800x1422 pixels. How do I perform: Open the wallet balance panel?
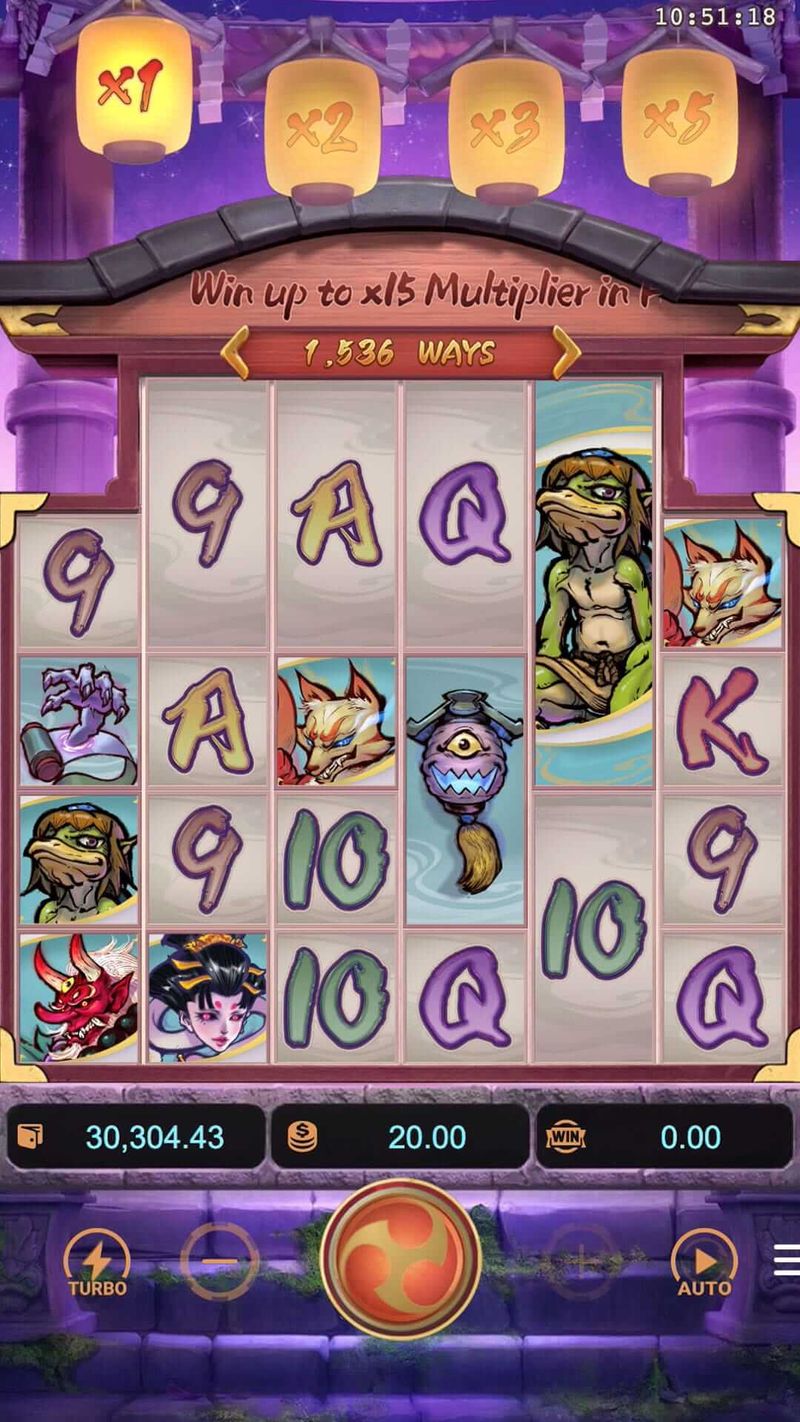pos(136,1137)
